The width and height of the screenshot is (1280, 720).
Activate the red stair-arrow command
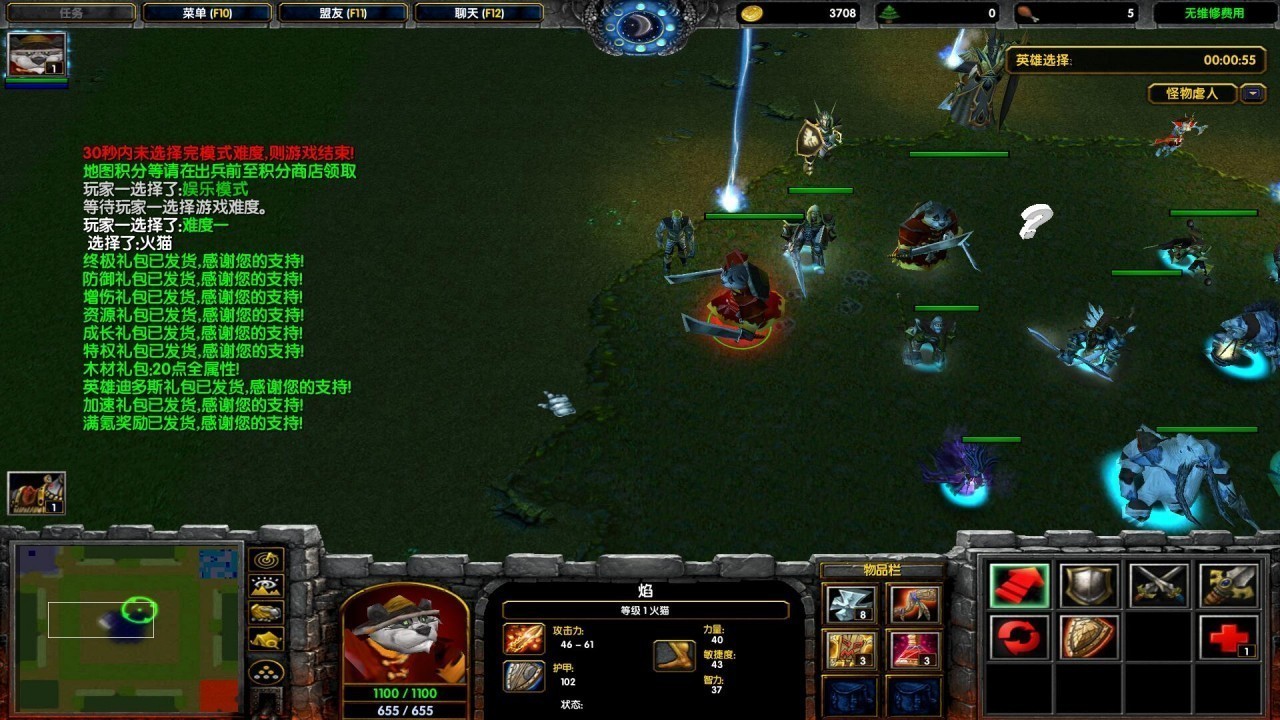pyautogui.click(x=1019, y=586)
